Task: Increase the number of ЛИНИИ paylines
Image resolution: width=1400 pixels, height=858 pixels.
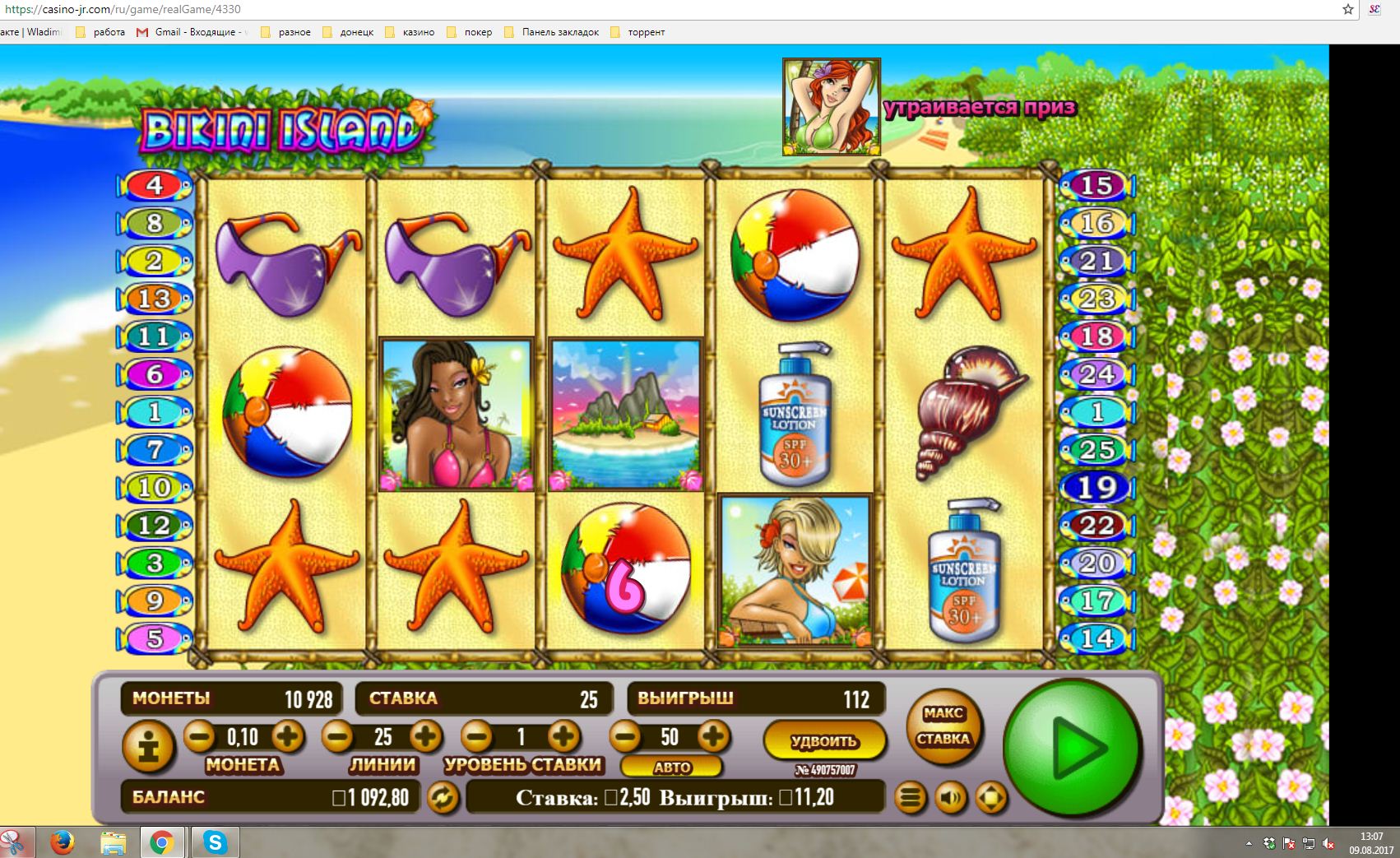Action: pos(425,735)
